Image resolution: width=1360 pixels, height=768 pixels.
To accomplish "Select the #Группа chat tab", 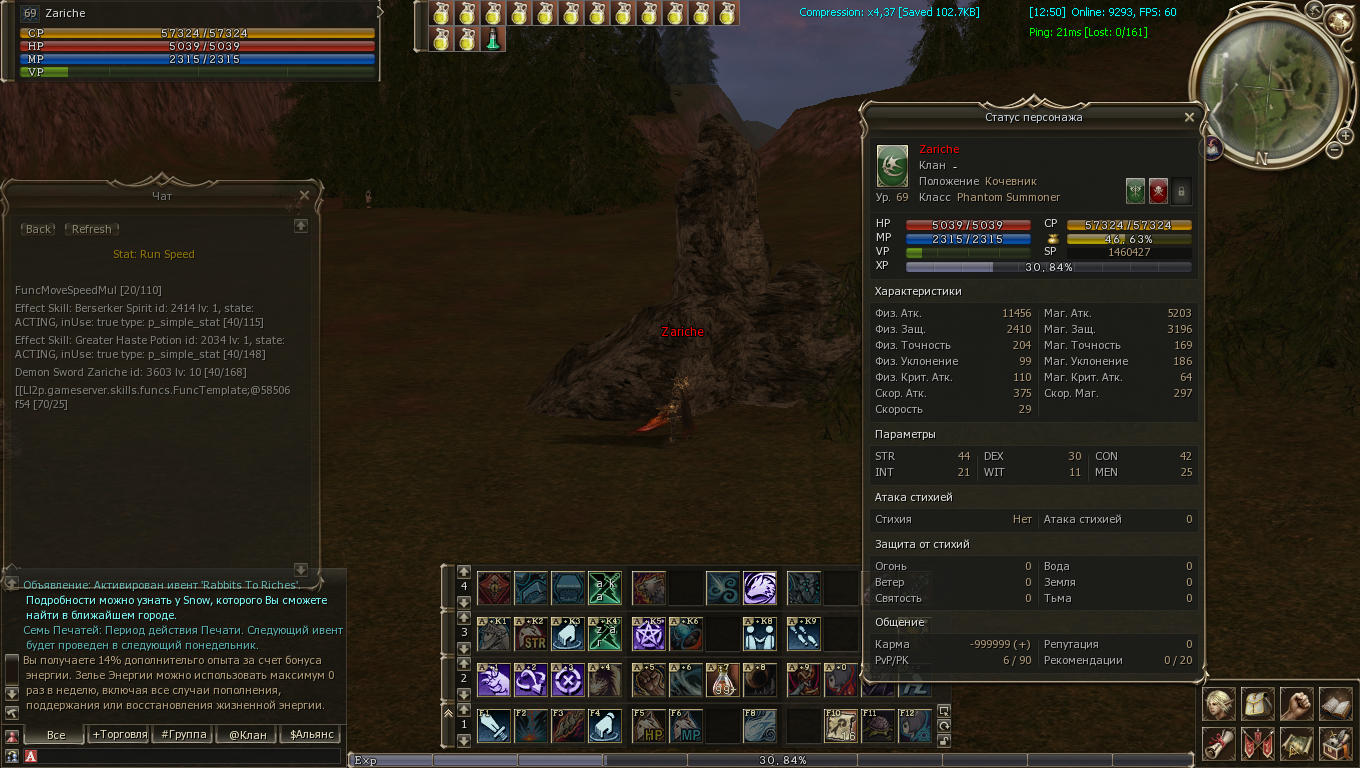I will click(183, 734).
